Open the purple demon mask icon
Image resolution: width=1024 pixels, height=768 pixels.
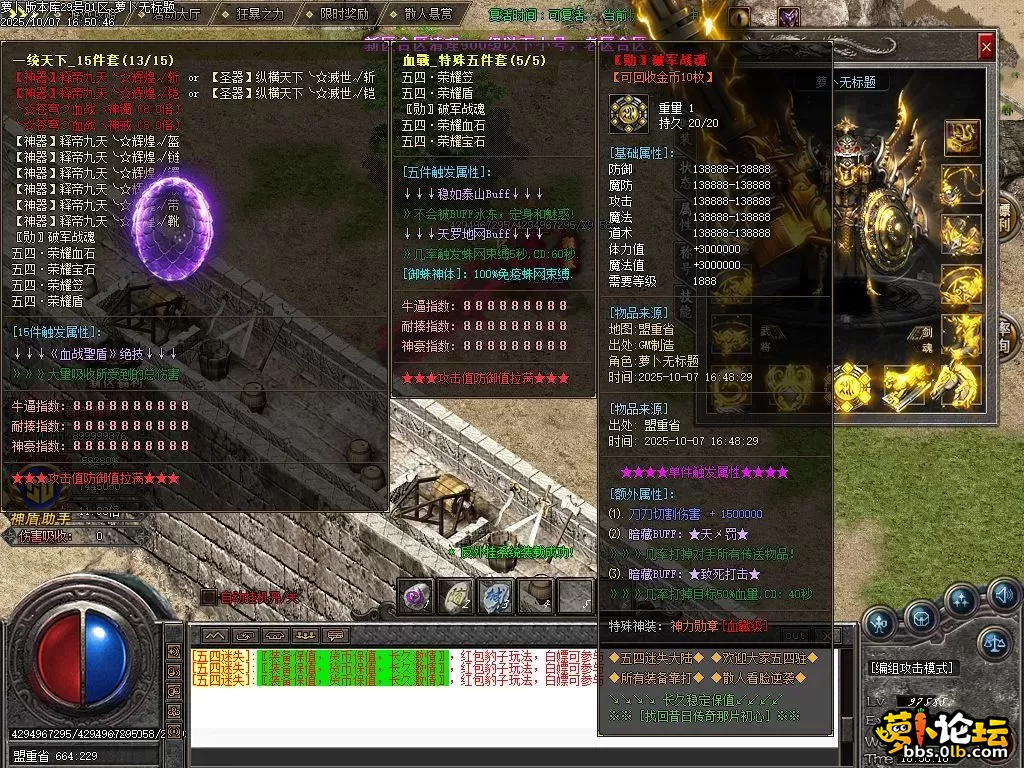[789, 17]
